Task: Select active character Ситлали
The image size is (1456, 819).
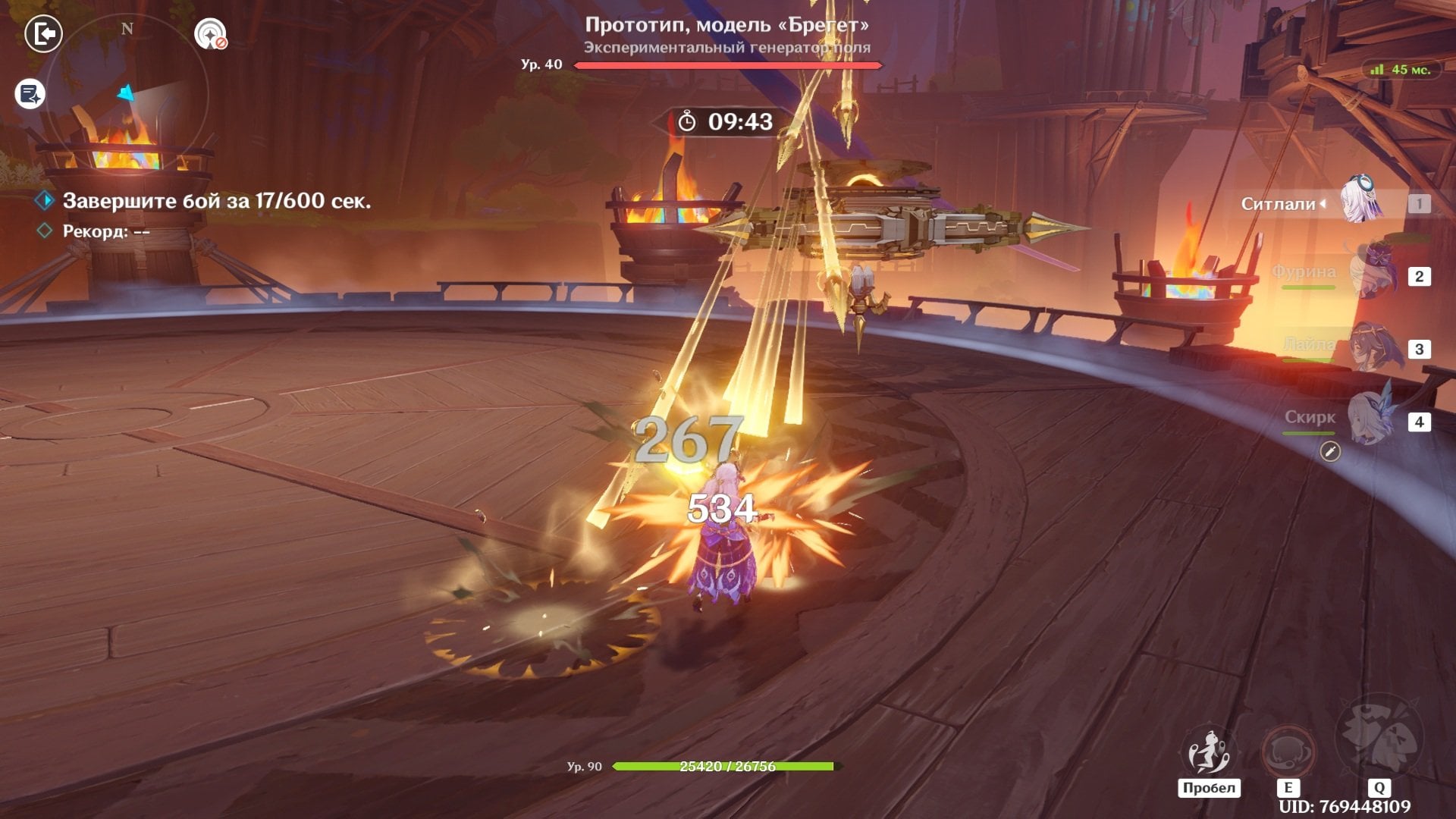Action: [1361, 202]
